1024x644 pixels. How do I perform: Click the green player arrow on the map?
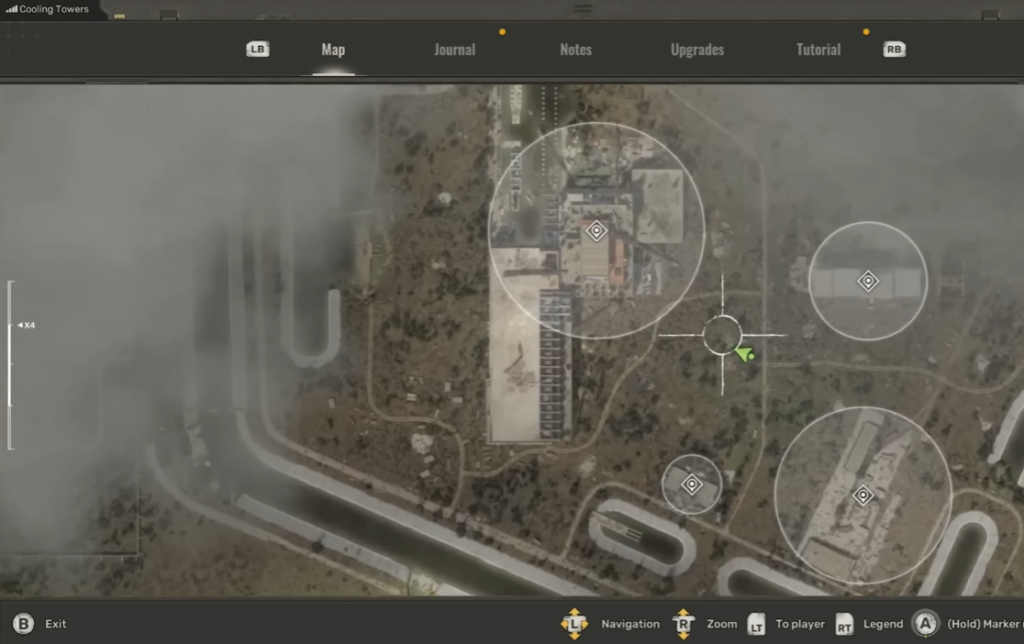coord(743,353)
